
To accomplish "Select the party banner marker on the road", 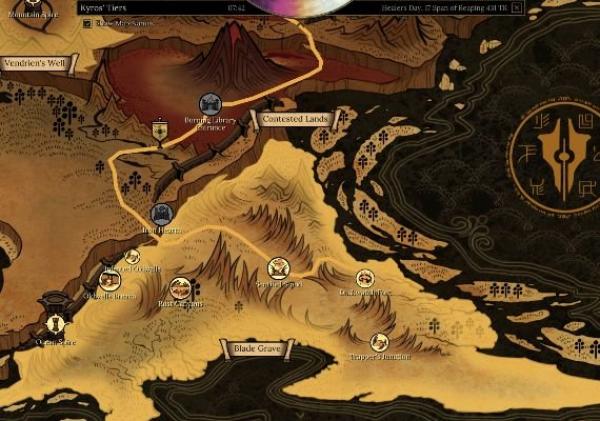I will tap(160, 130).
